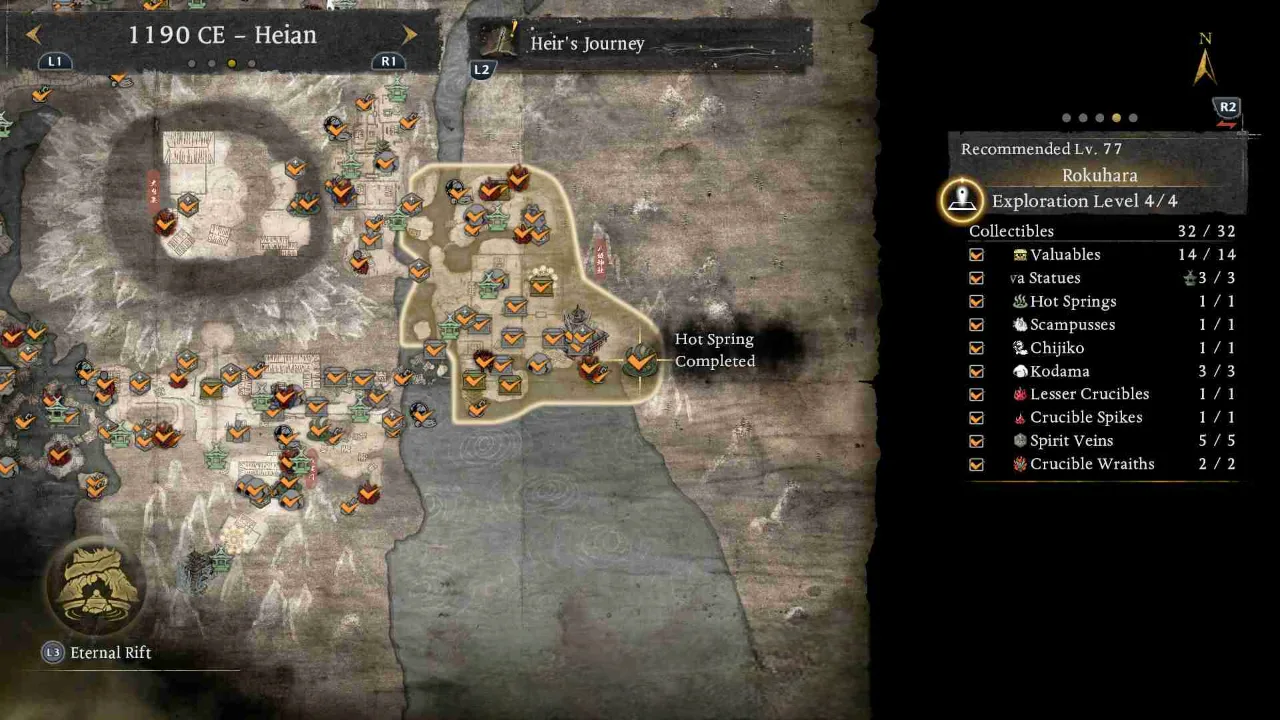Screen dimensions: 1280x720
Task: Go to the next era with right arrow
Action: pyautogui.click(x=410, y=35)
